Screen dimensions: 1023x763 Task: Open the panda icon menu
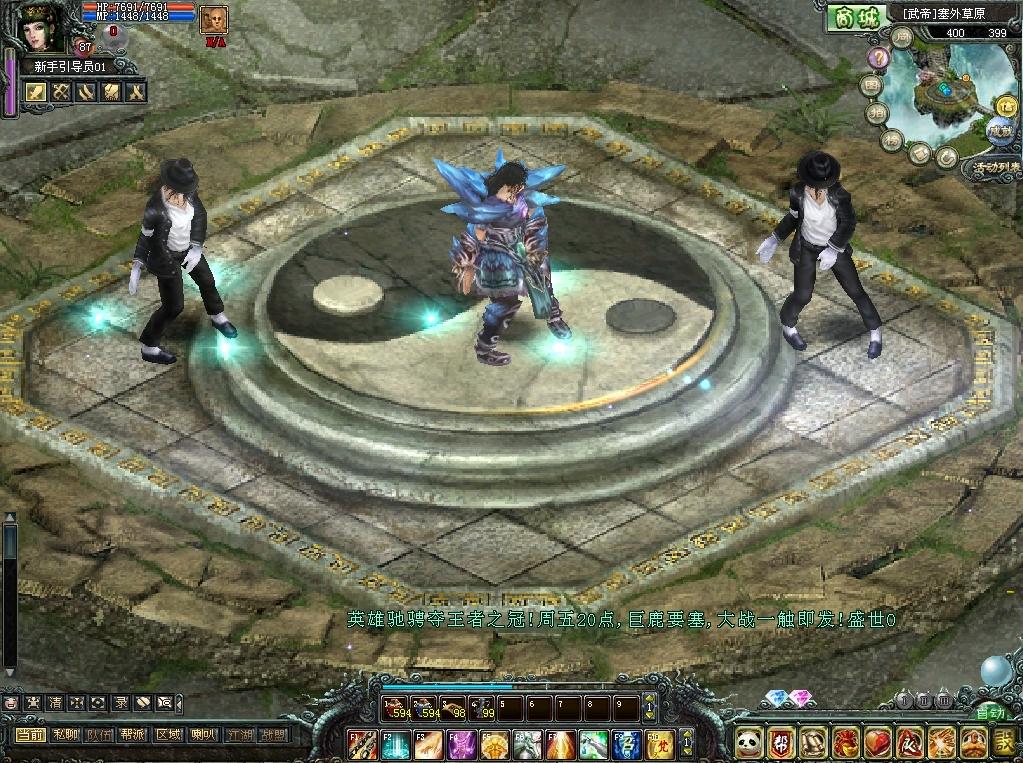[x=750, y=743]
